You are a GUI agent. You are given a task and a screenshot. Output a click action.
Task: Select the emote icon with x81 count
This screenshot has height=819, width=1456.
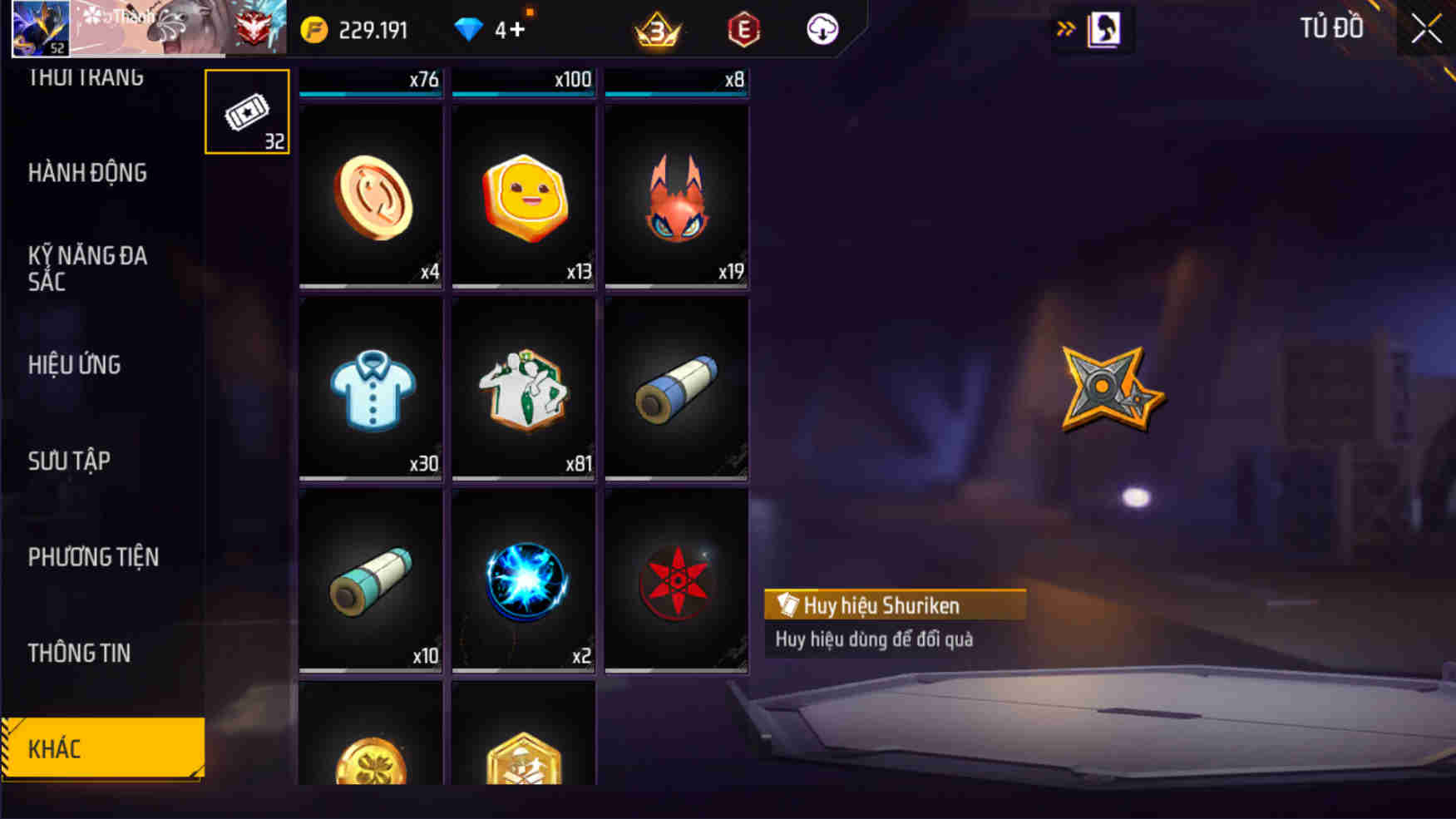tap(523, 389)
